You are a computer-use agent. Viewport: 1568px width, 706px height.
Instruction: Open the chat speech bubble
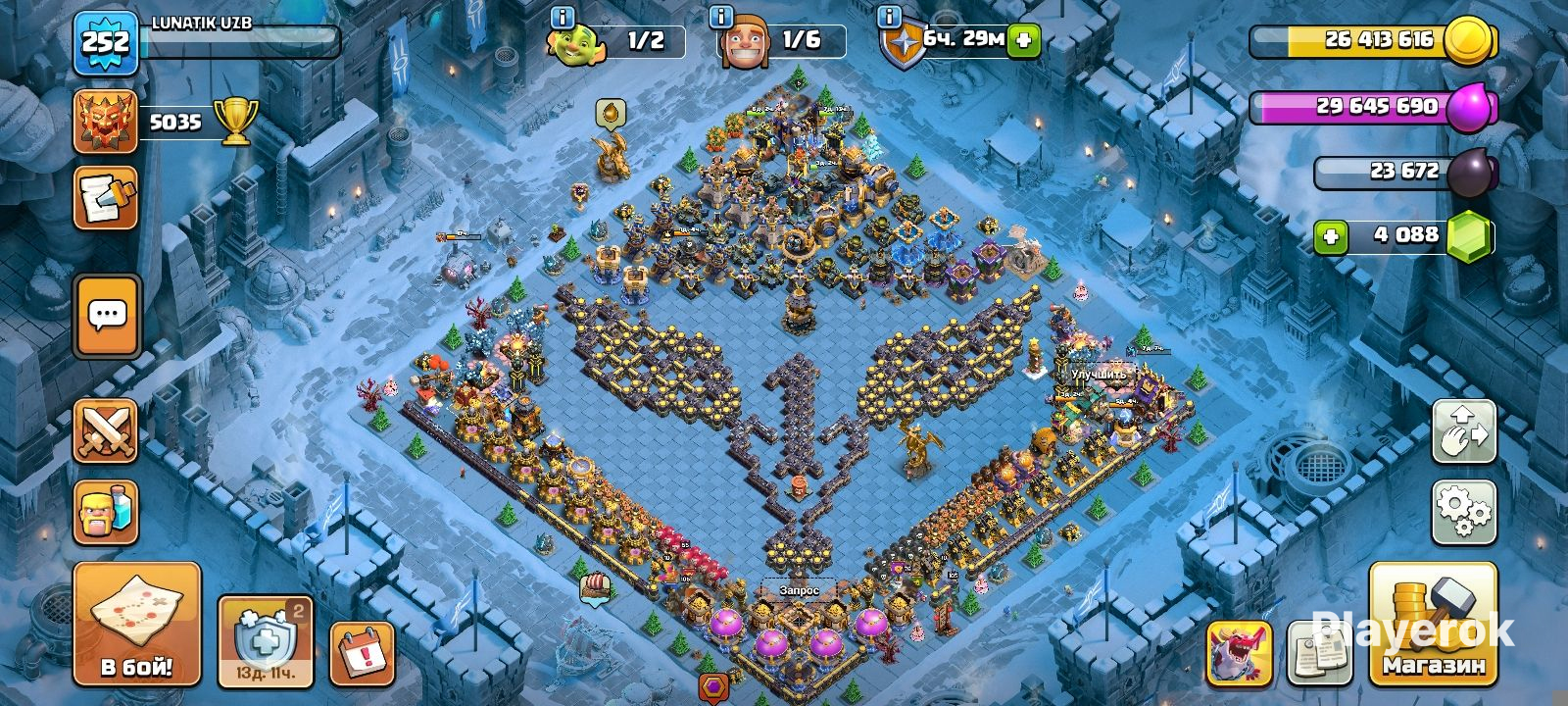click(x=107, y=316)
